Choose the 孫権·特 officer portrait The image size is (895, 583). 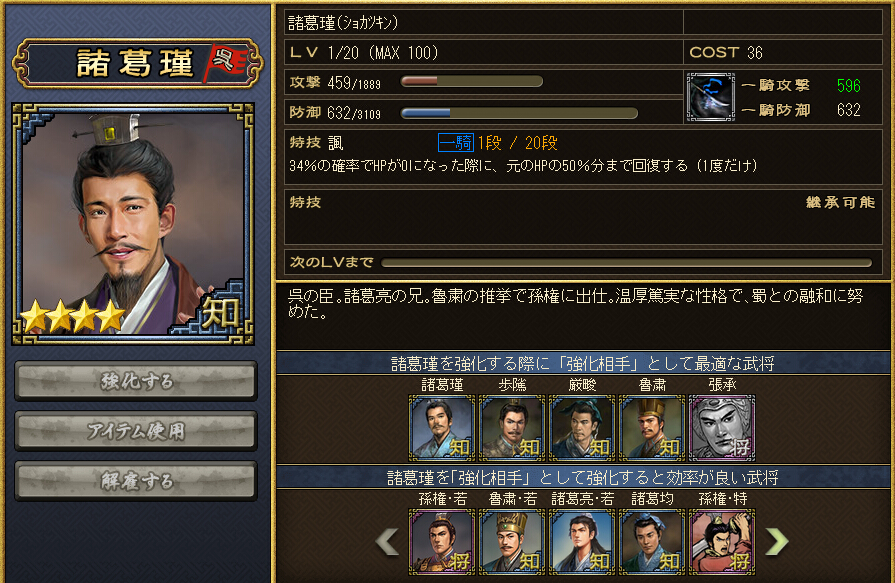click(721, 541)
